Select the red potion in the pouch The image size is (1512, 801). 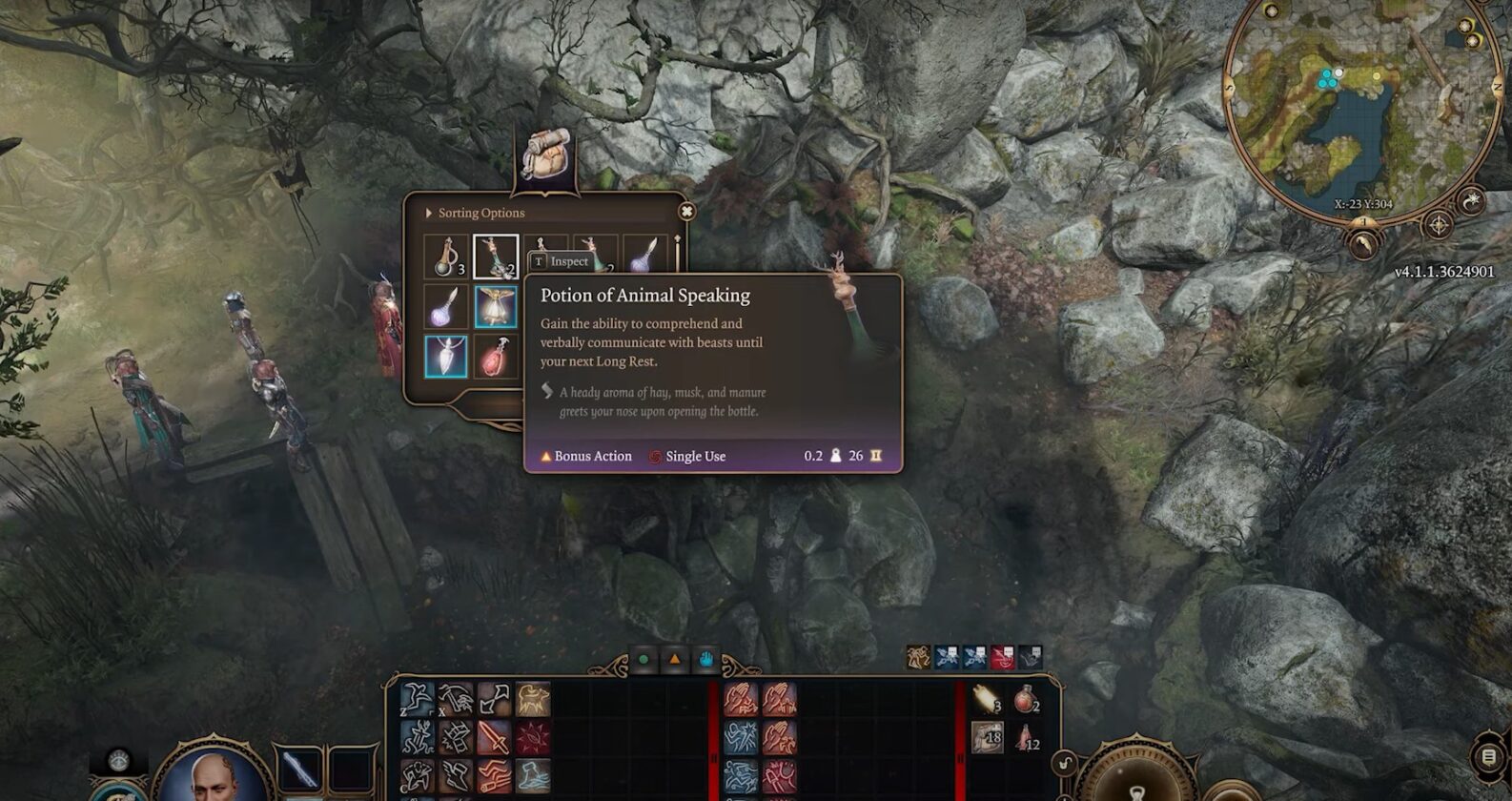pyautogui.click(x=496, y=357)
